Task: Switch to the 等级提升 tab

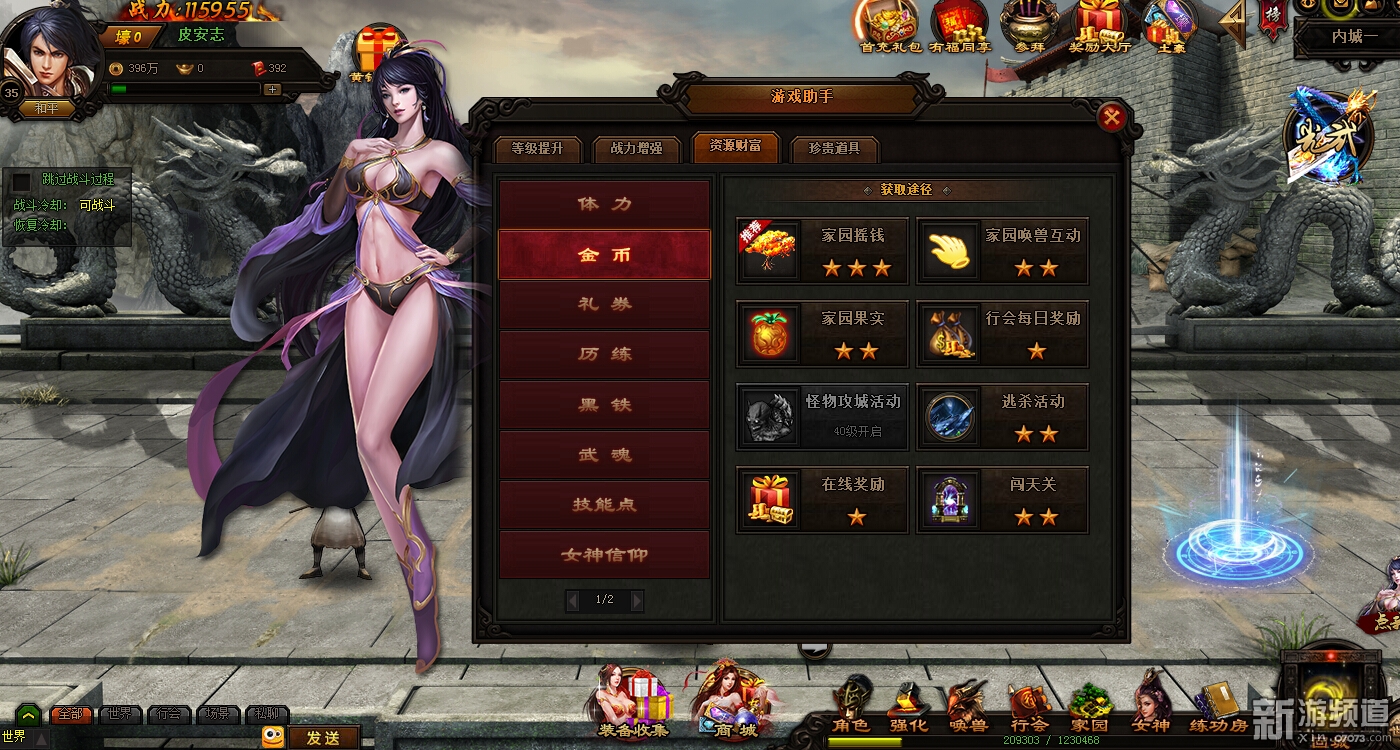Action: 537,149
